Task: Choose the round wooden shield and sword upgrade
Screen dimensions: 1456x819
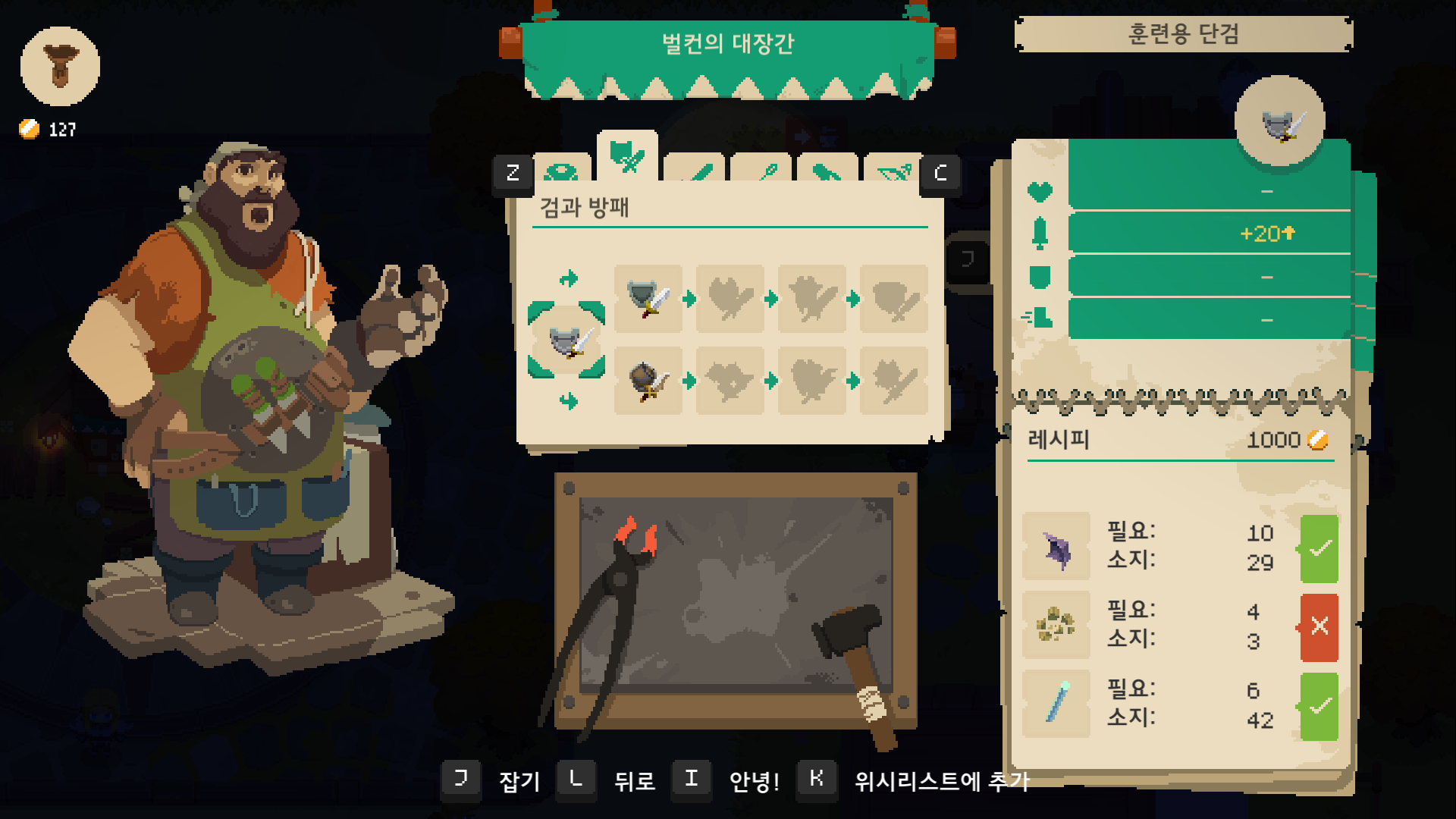Action: pyautogui.click(x=648, y=381)
